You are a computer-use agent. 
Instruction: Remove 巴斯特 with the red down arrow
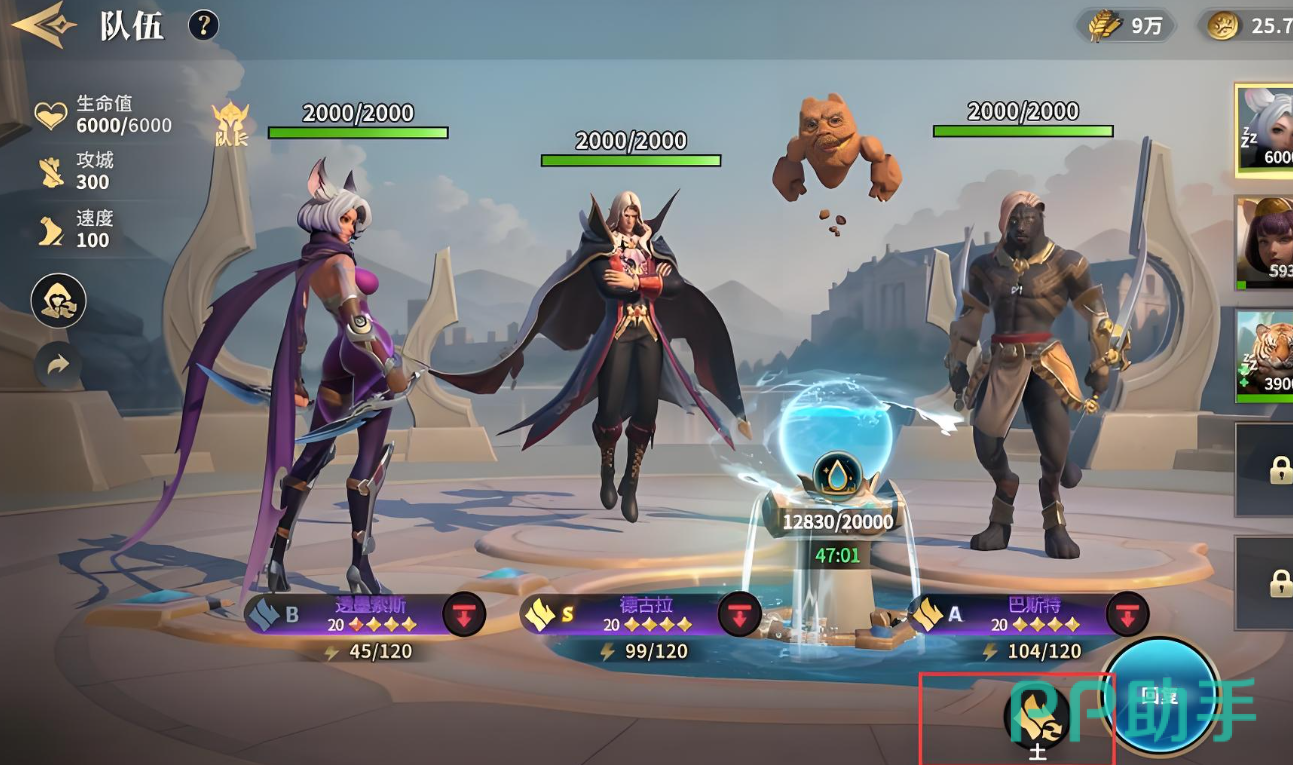pyautogui.click(x=1127, y=614)
